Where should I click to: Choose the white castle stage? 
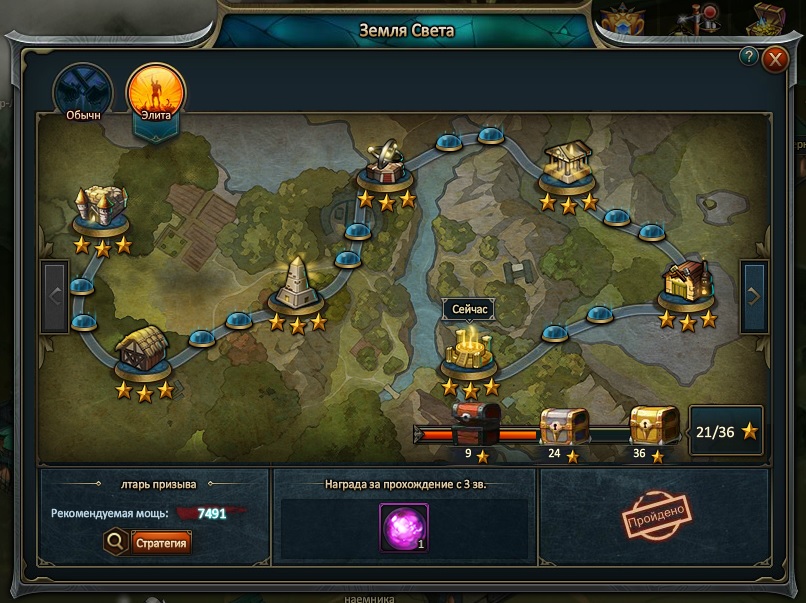(102, 208)
